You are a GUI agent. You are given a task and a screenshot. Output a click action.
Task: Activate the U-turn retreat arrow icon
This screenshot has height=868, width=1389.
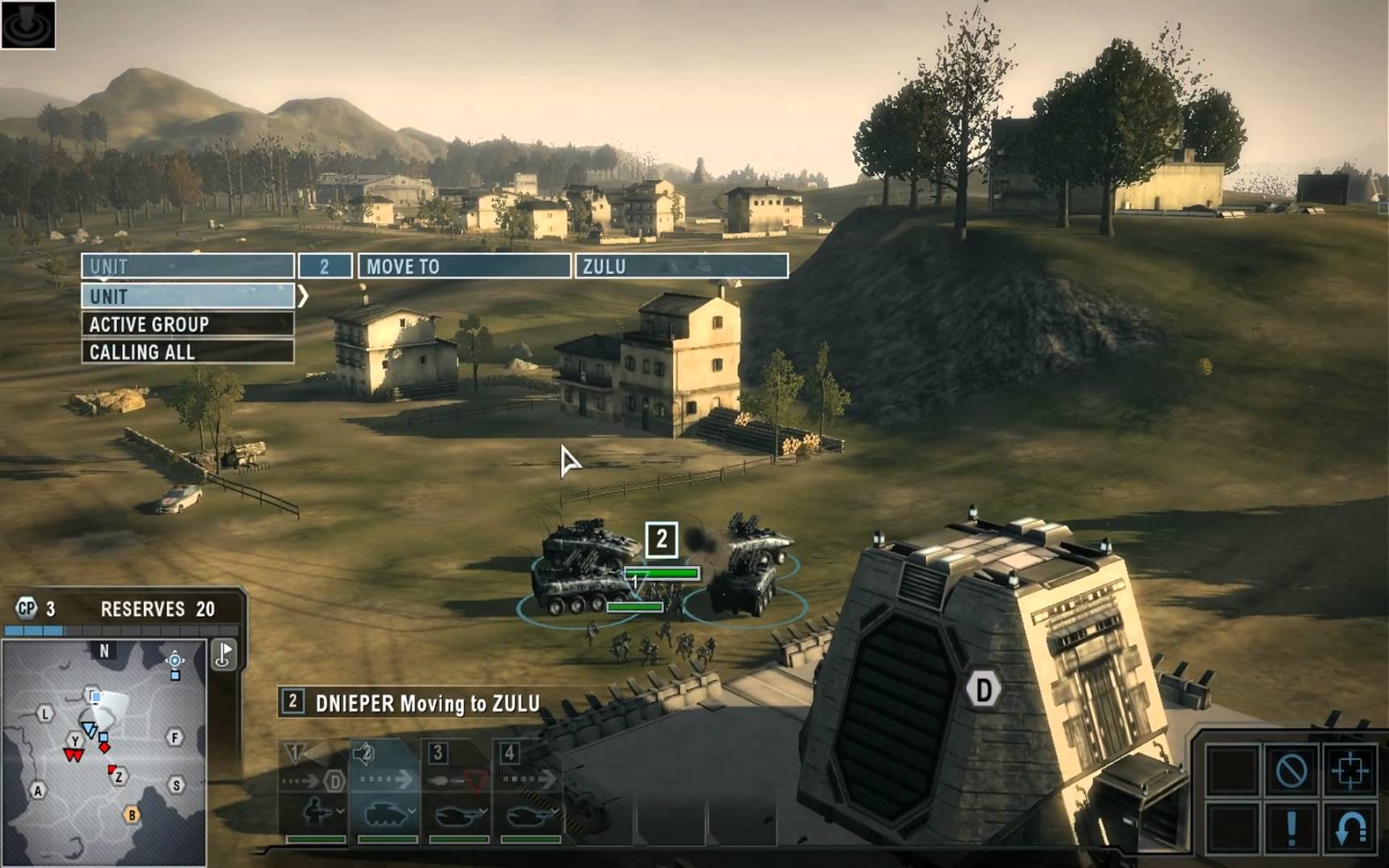pyautogui.click(x=1350, y=828)
